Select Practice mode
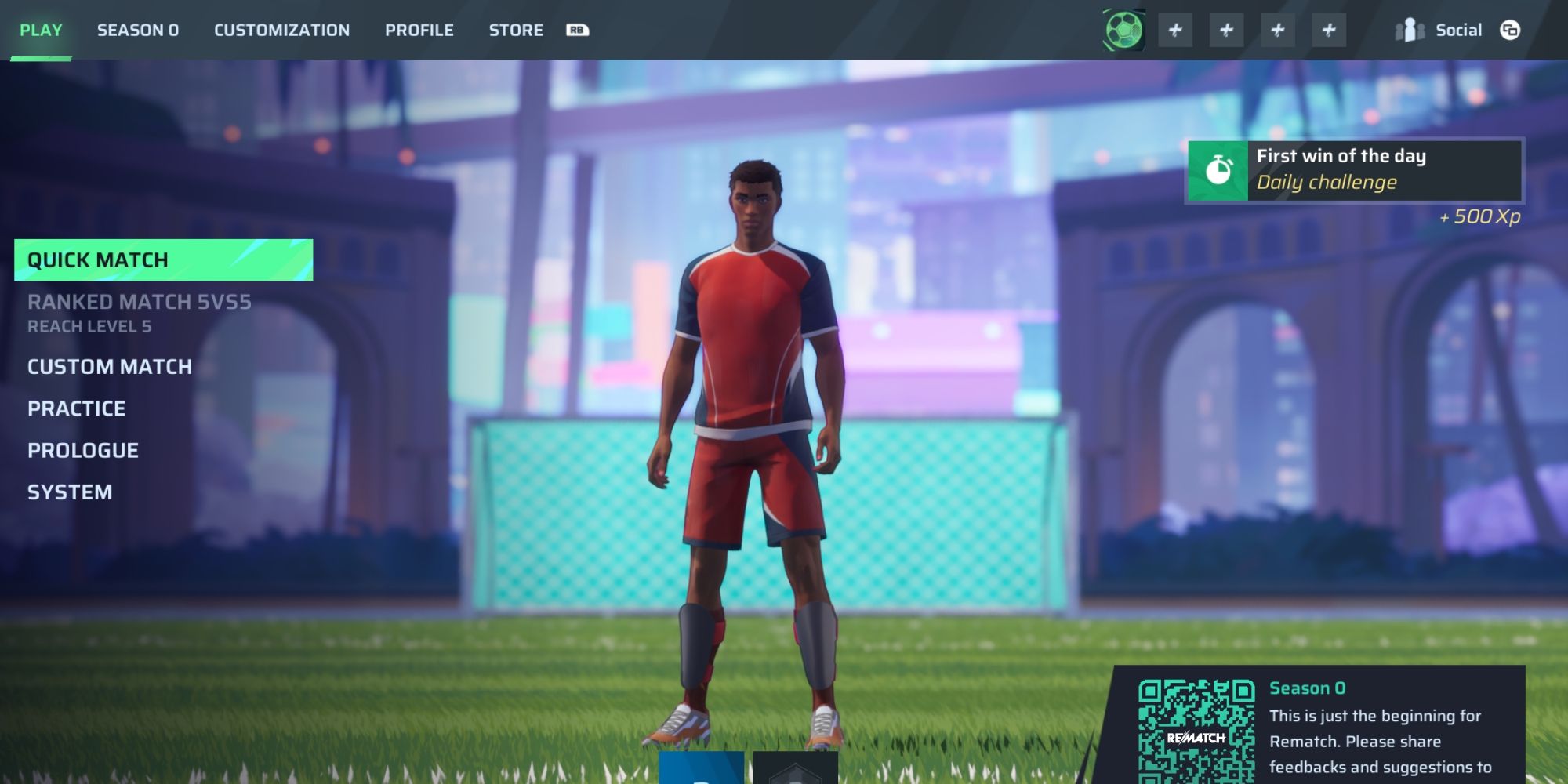The width and height of the screenshot is (1568, 784). (x=75, y=408)
